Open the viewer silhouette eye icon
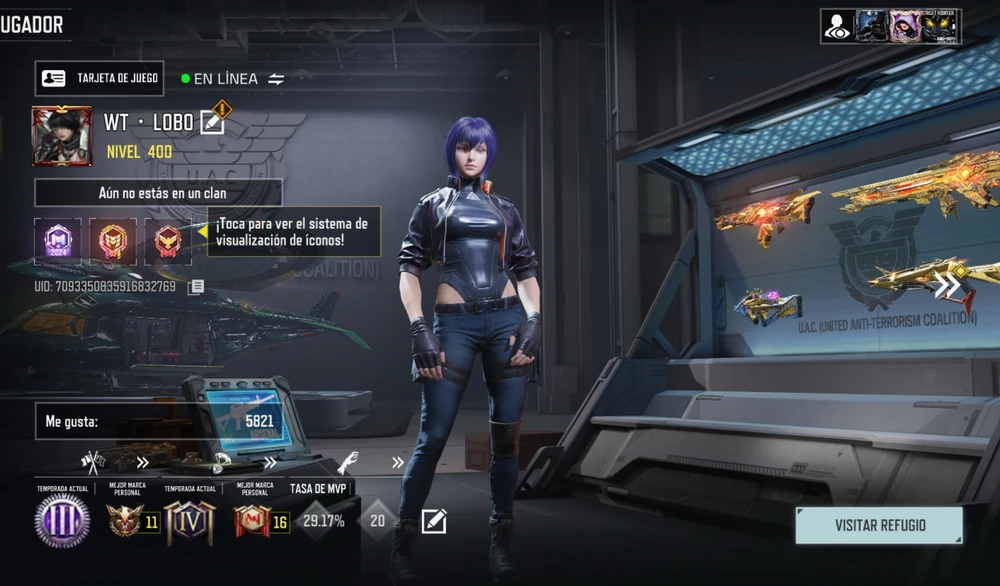 tap(838, 26)
